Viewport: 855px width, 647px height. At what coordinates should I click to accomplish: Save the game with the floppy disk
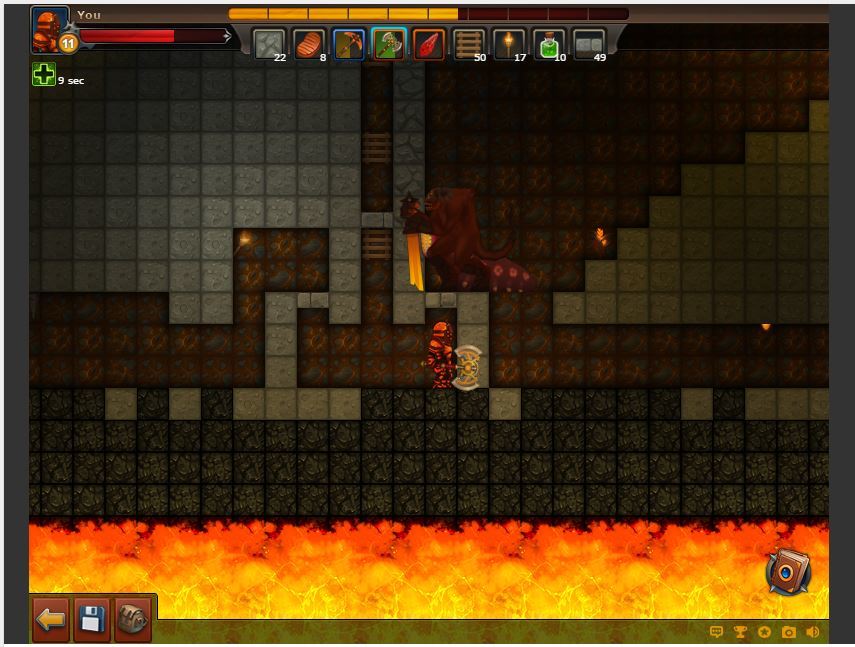[x=92, y=619]
